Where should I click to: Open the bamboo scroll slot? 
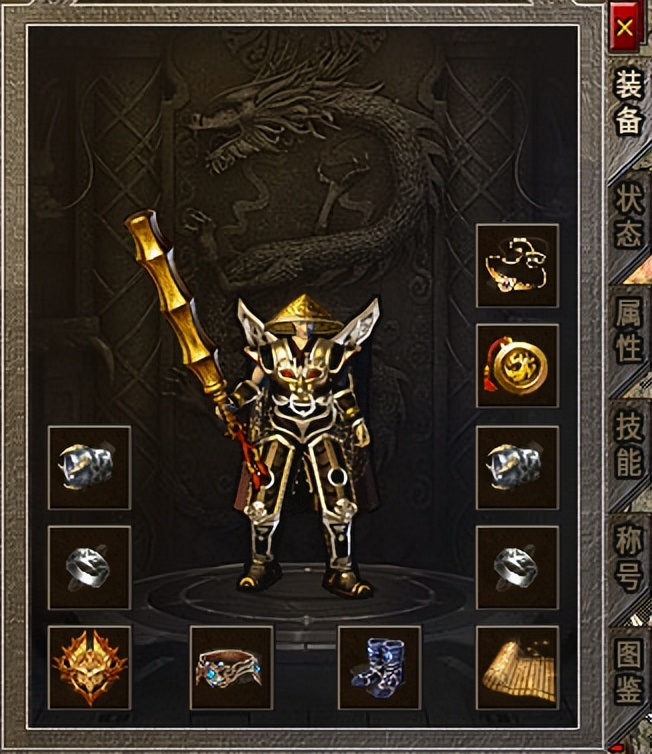coord(517,667)
